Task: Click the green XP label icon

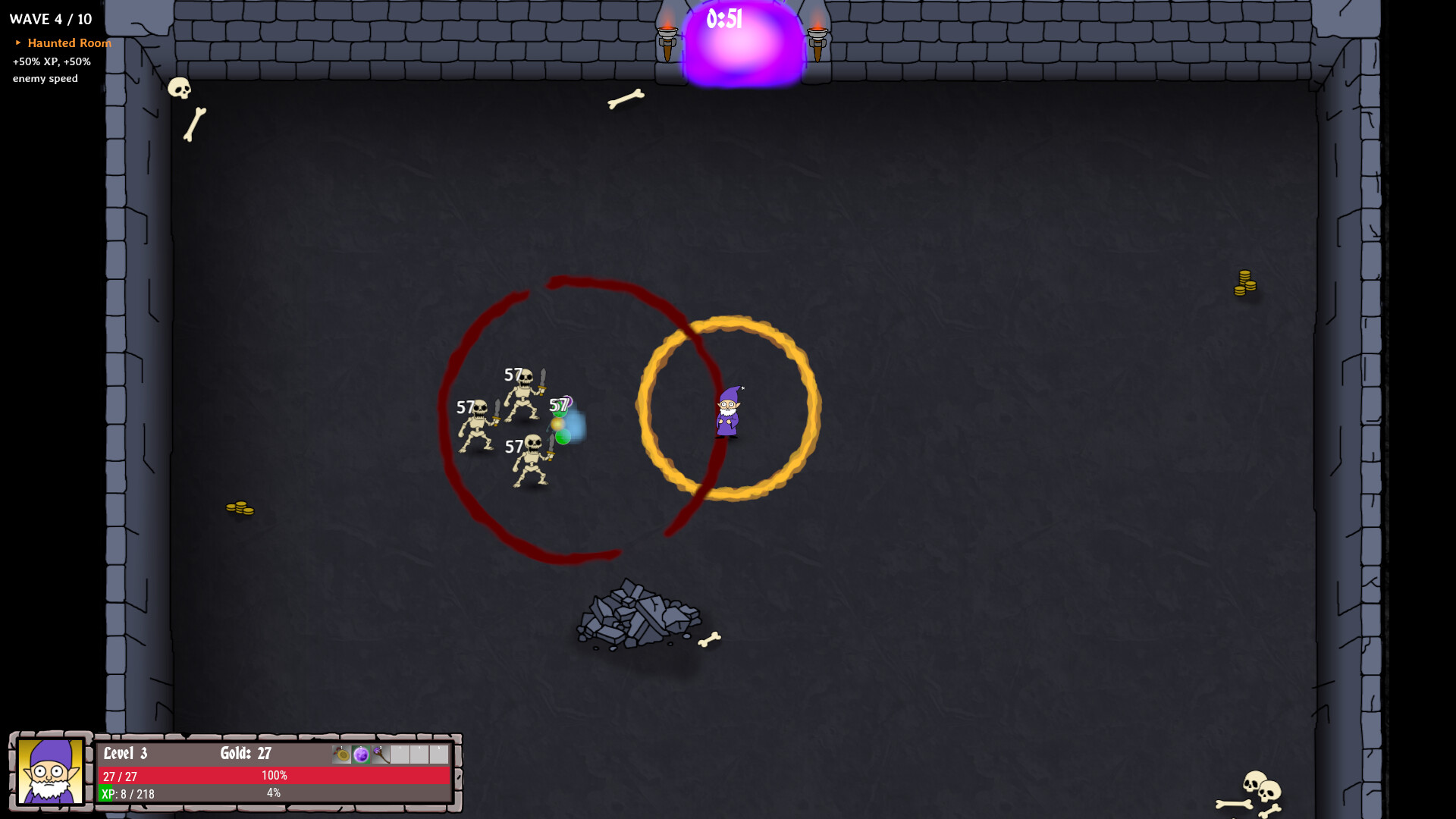Action: (x=105, y=794)
